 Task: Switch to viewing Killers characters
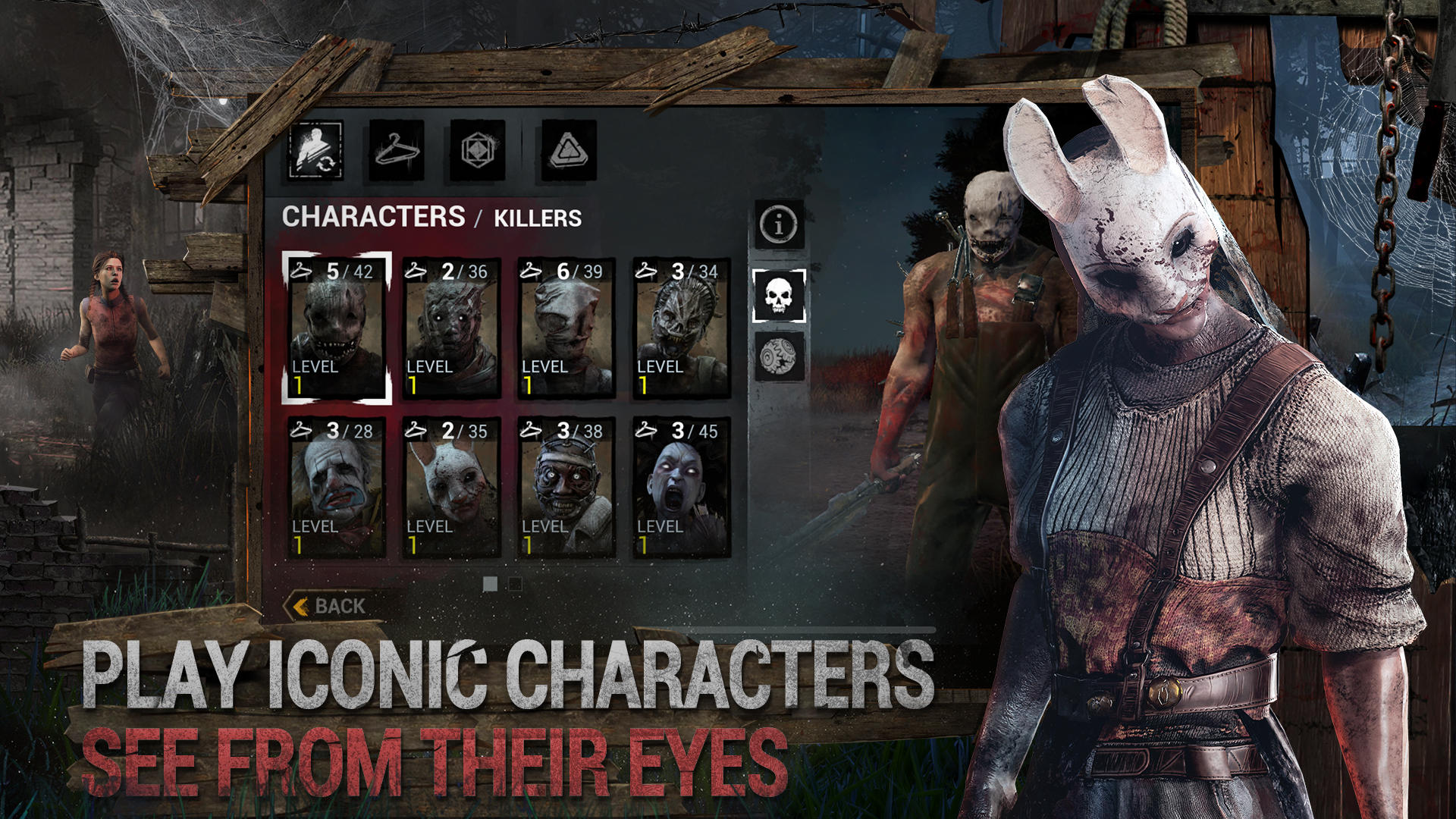point(538,218)
